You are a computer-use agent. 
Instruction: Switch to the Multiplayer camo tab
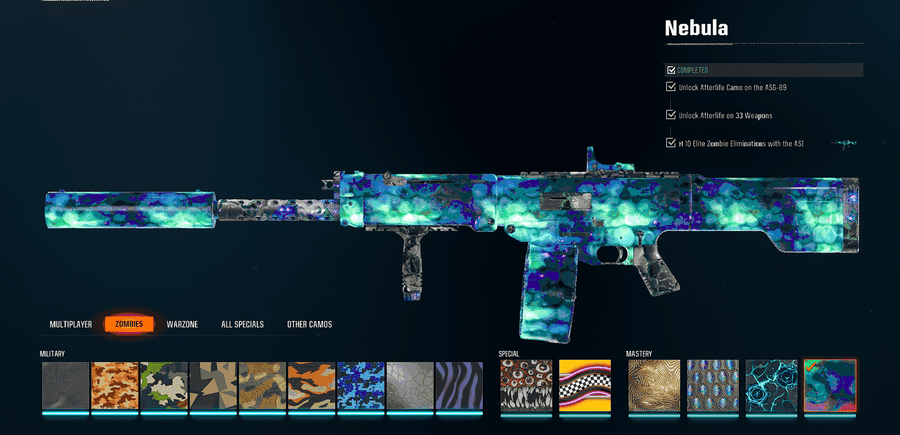71,324
